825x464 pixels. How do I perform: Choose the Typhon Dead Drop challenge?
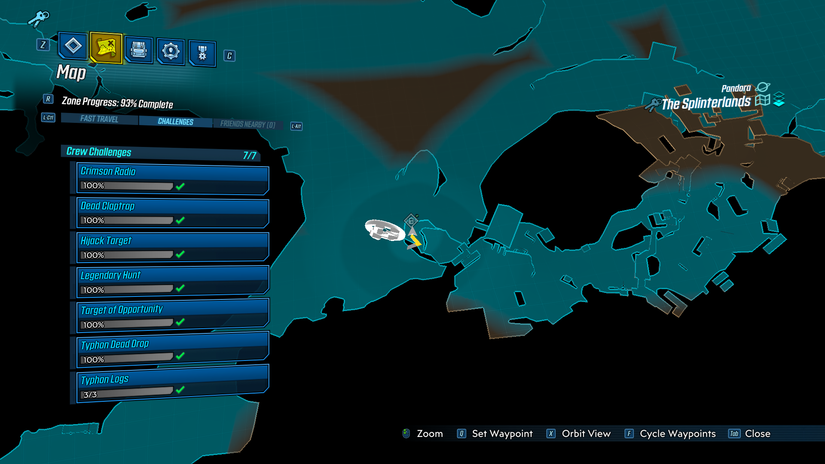click(x=173, y=351)
